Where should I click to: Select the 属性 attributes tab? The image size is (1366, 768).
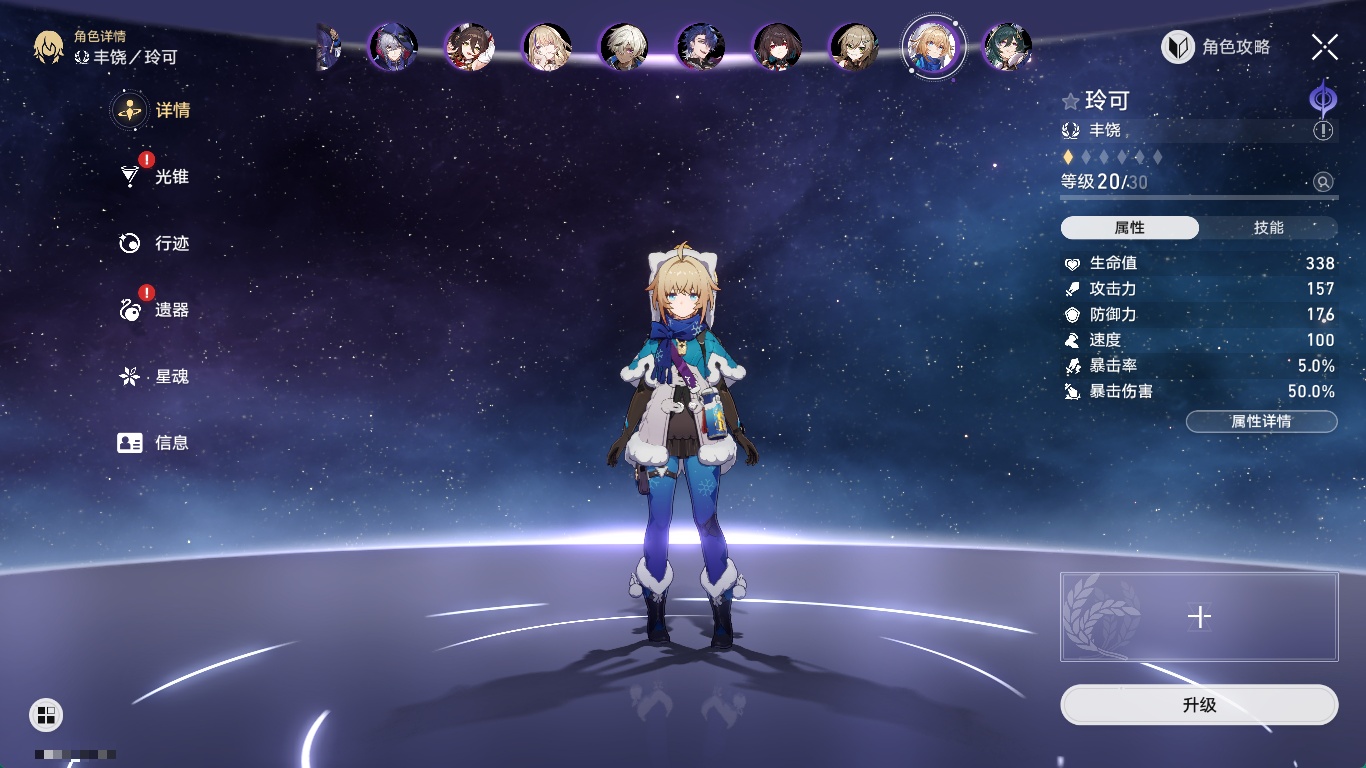pos(1130,228)
